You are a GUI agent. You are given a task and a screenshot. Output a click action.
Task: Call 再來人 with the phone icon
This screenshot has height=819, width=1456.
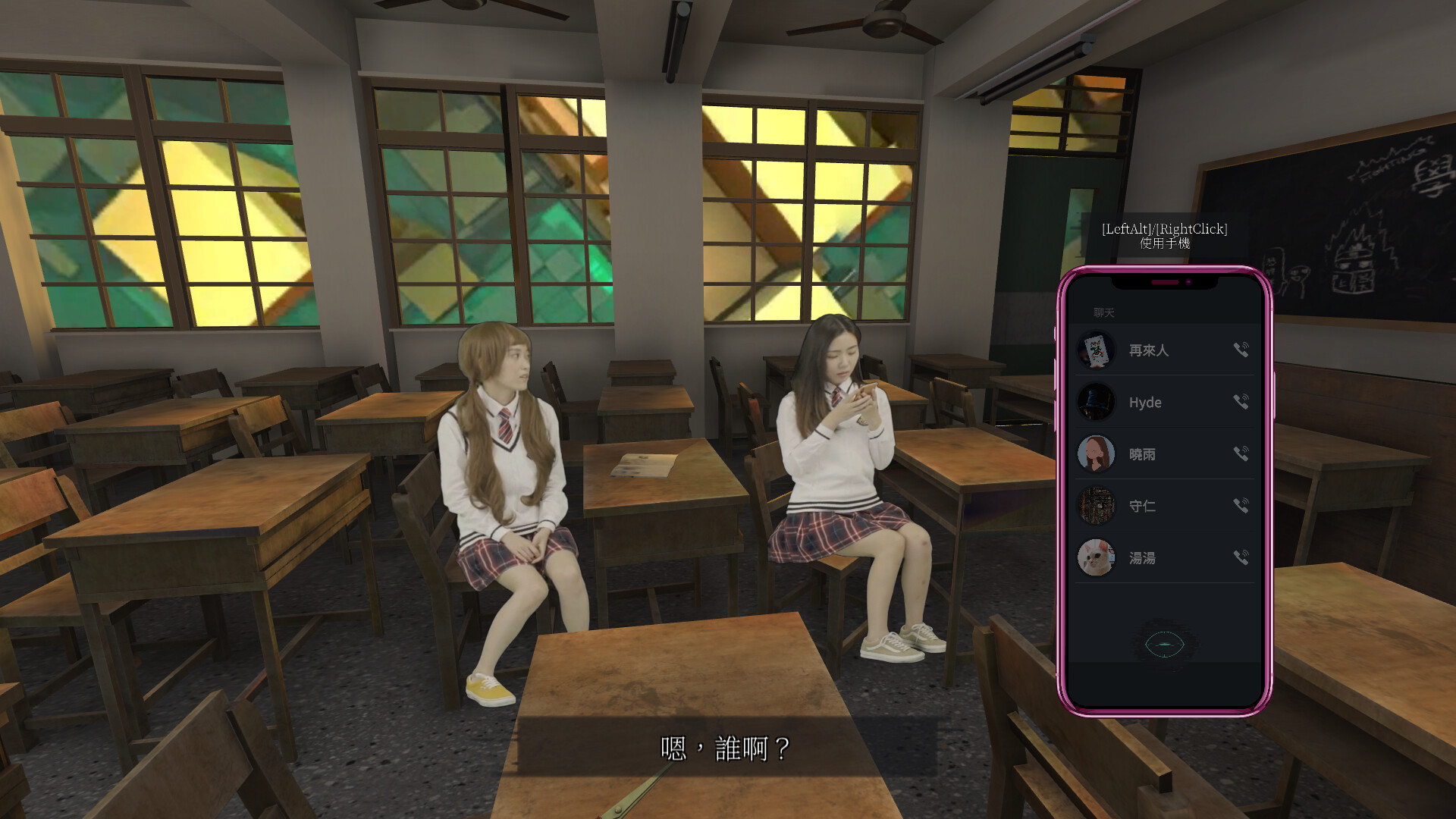coord(1241,350)
